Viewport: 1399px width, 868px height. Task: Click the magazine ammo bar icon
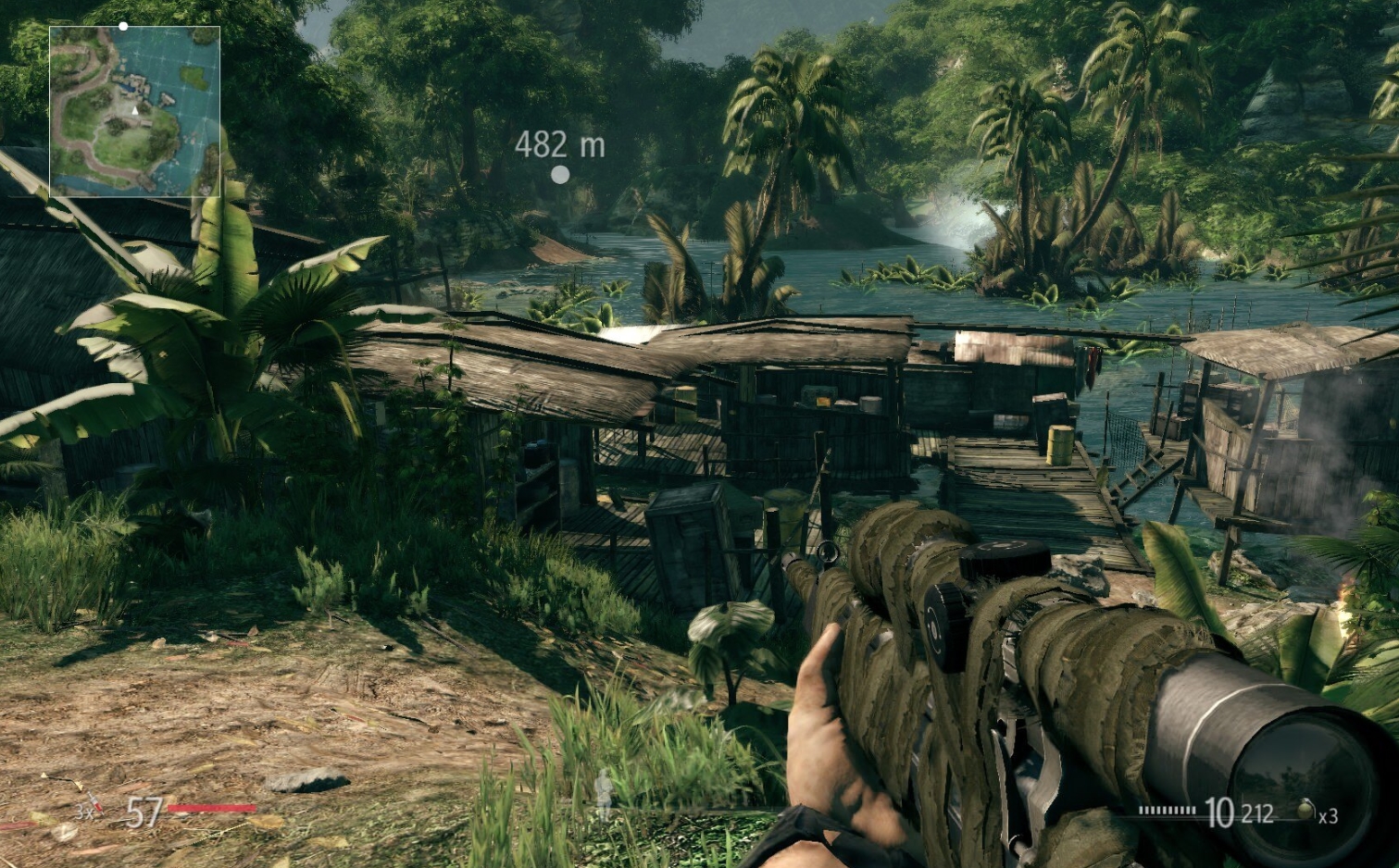click(x=1168, y=811)
